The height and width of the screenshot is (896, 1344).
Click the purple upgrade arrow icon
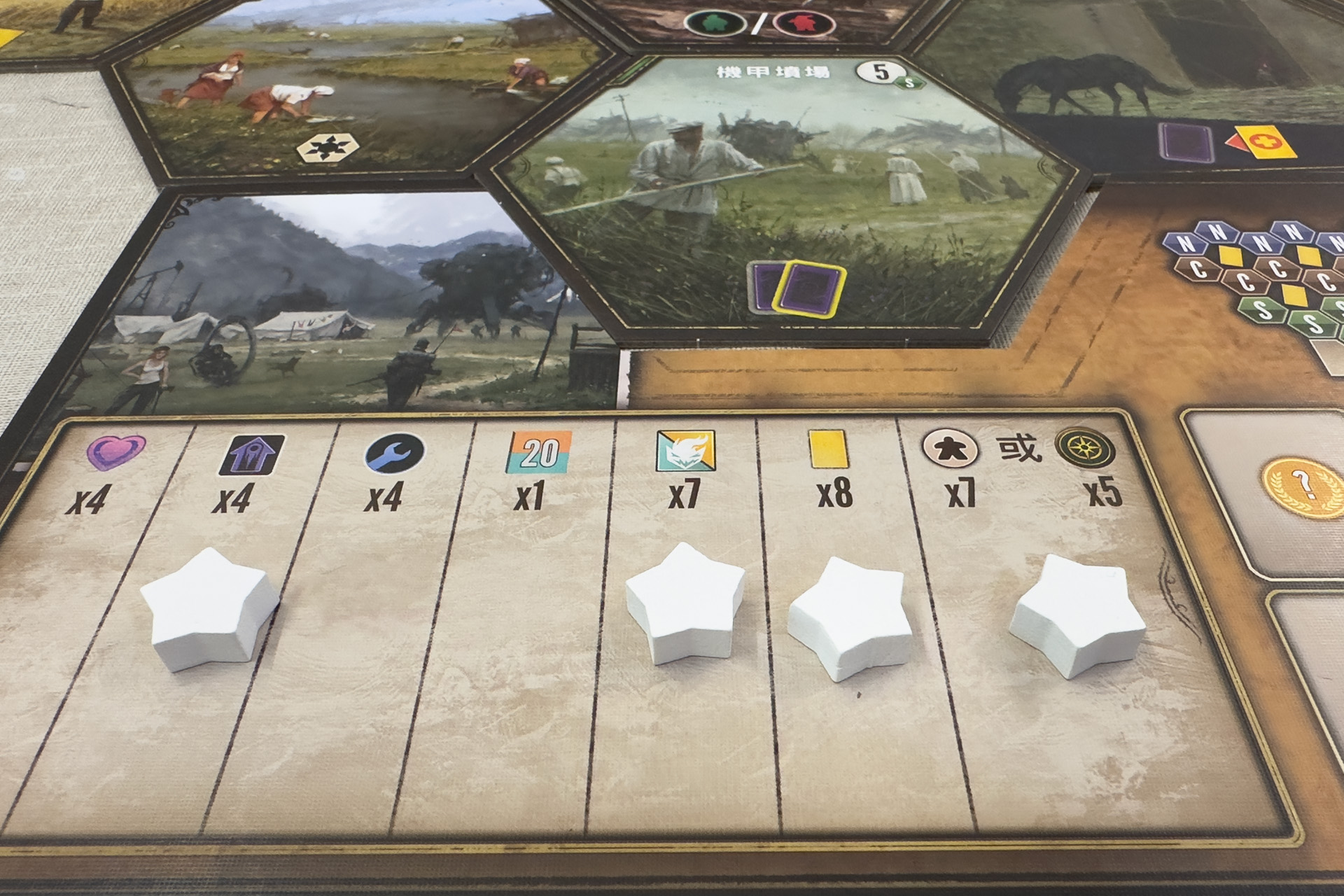click(x=253, y=455)
